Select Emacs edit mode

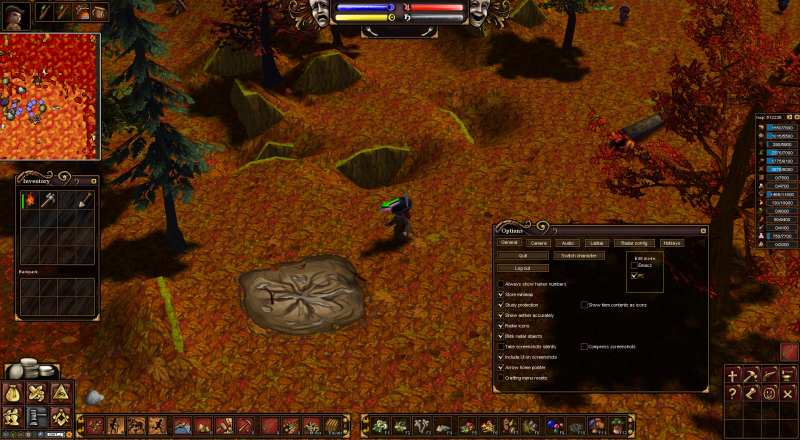[x=634, y=265]
